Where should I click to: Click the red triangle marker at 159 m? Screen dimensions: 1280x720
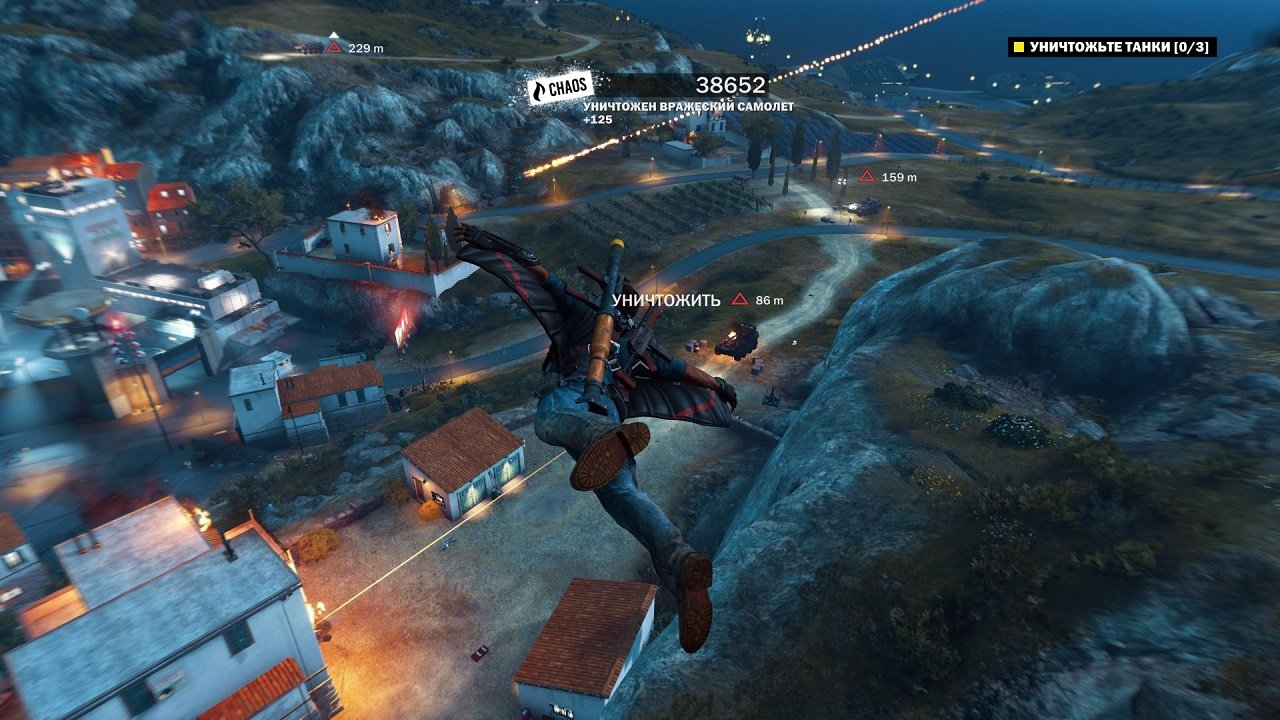(864, 175)
